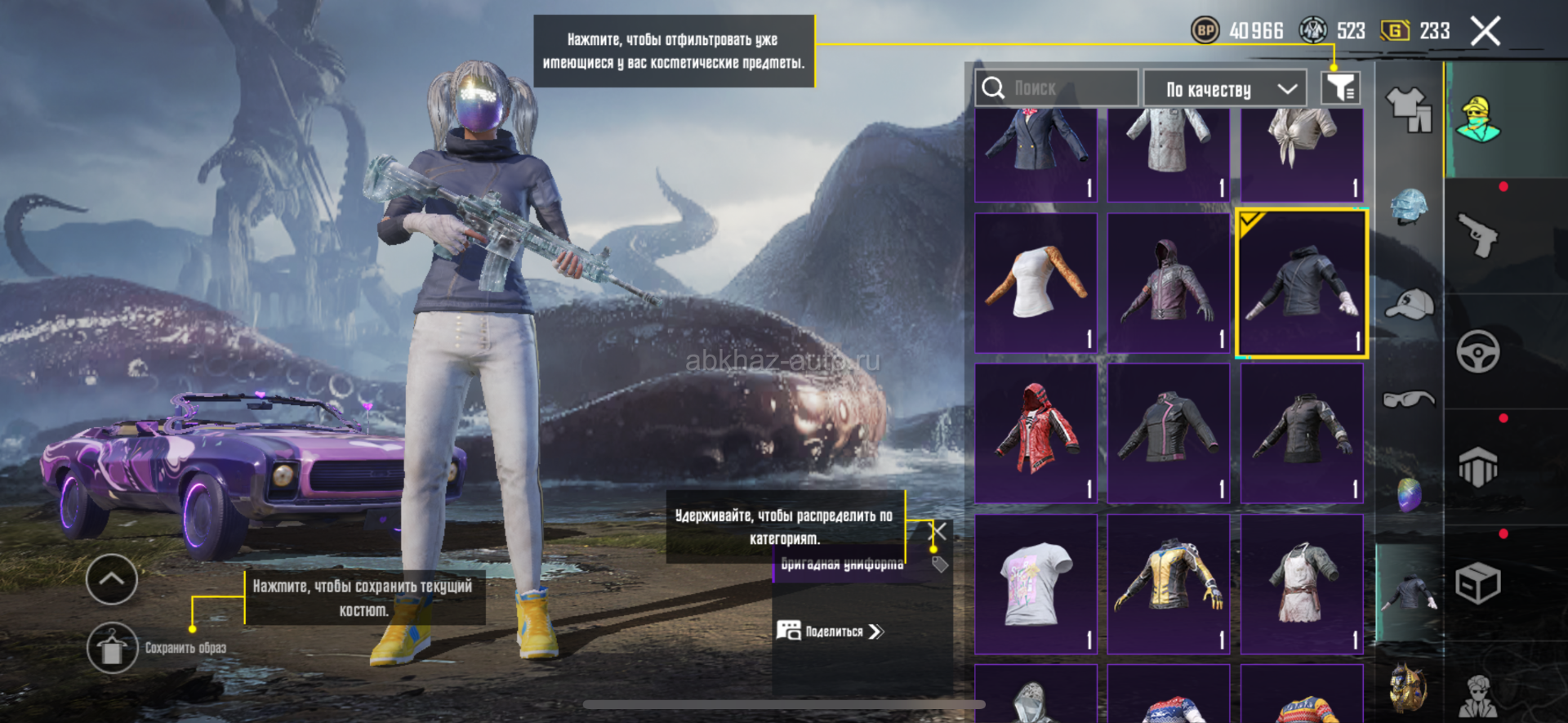Image resolution: width=1568 pixels, height=723 pixels.
Task: Select the white top with orange sleeves
Action: tap(1036, 283)
